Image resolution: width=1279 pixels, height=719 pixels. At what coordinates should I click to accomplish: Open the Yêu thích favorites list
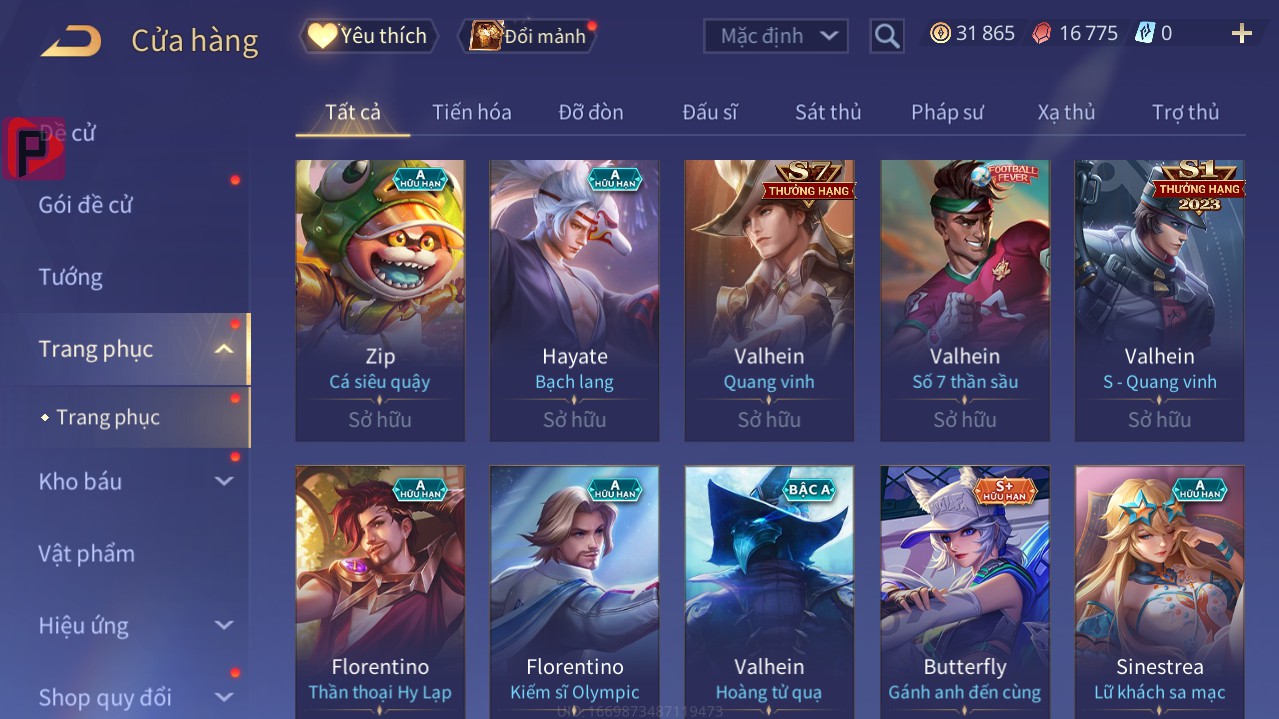pyautogui.click(x=369, y=36)
